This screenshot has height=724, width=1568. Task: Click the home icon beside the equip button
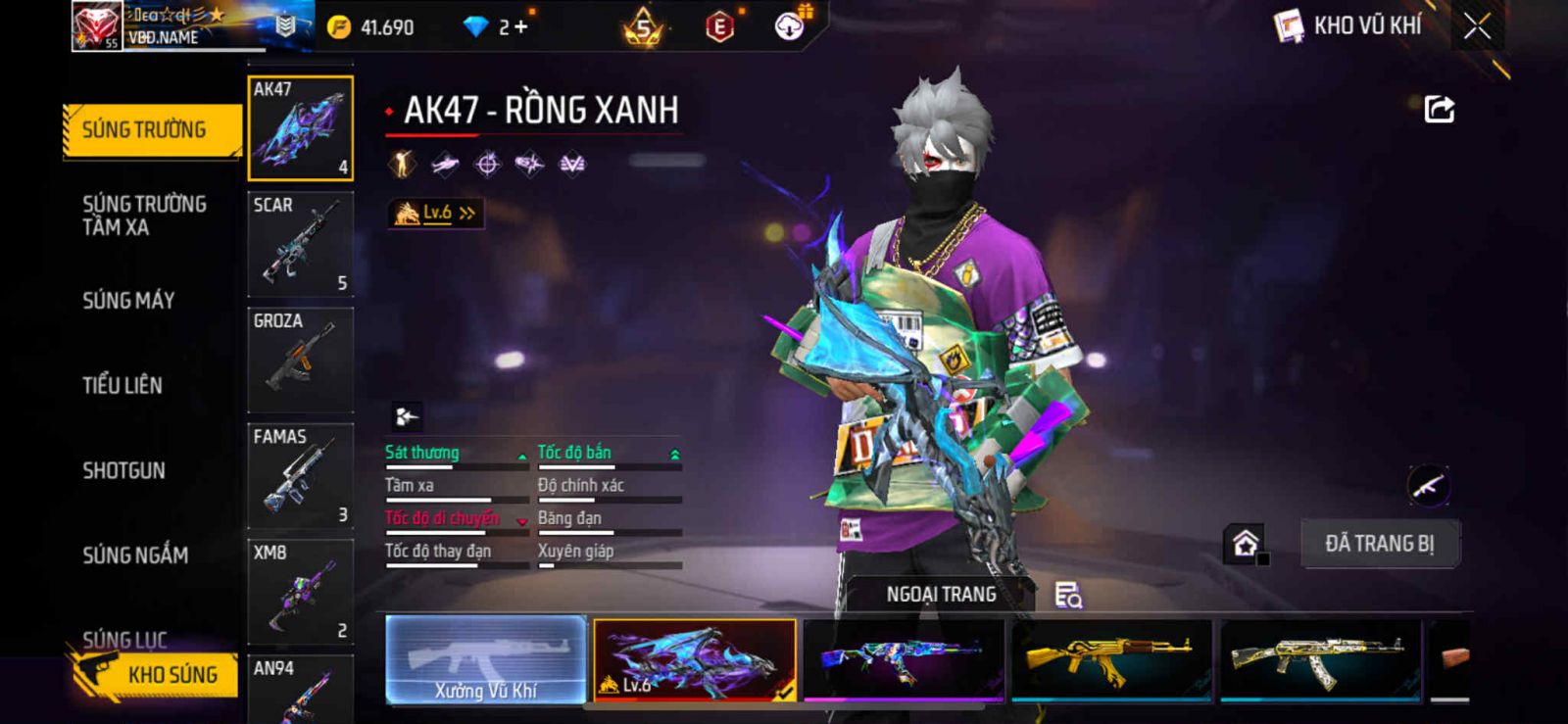tap(1246, 544)
